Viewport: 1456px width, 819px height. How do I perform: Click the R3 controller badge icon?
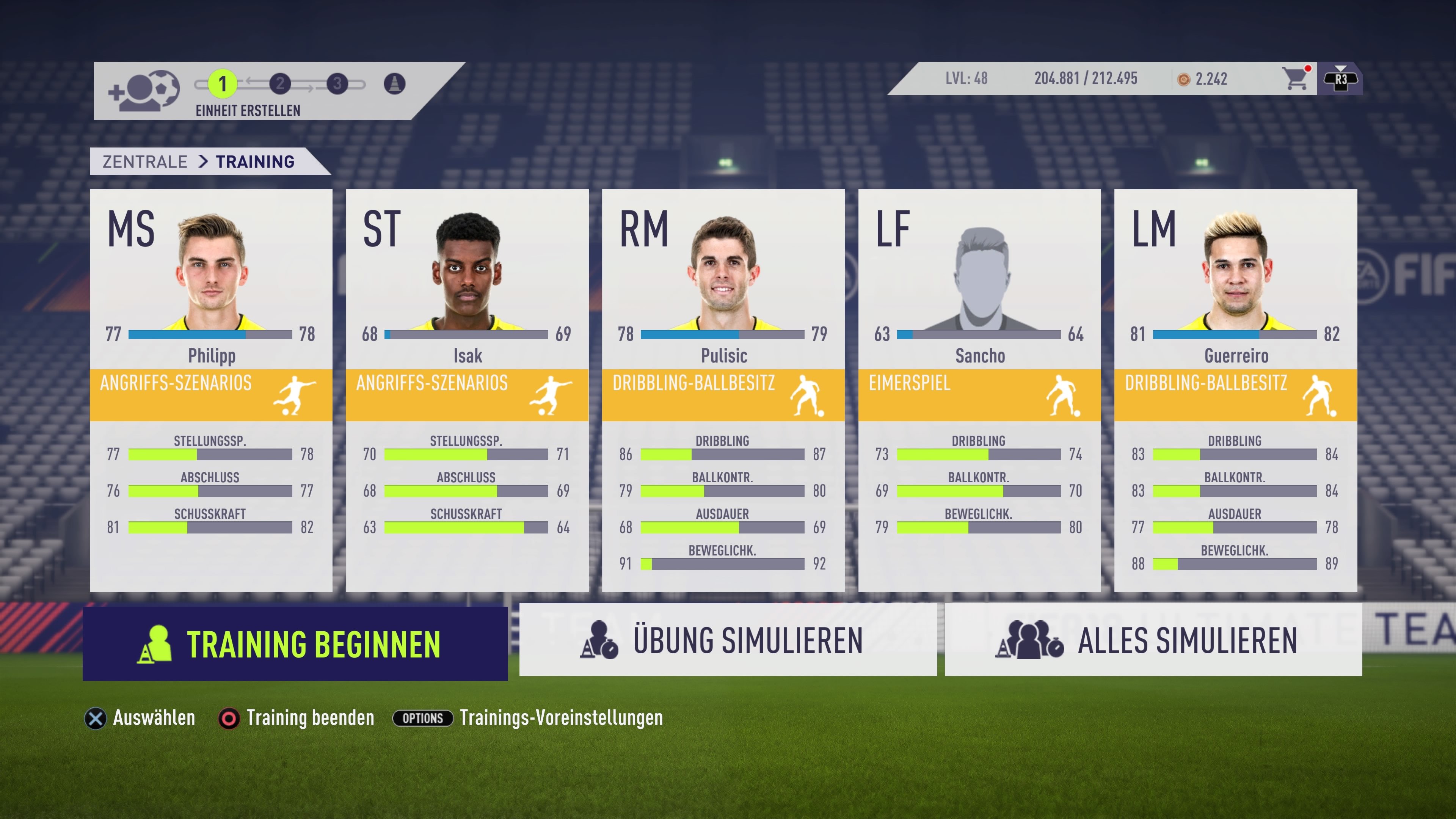1341,79
